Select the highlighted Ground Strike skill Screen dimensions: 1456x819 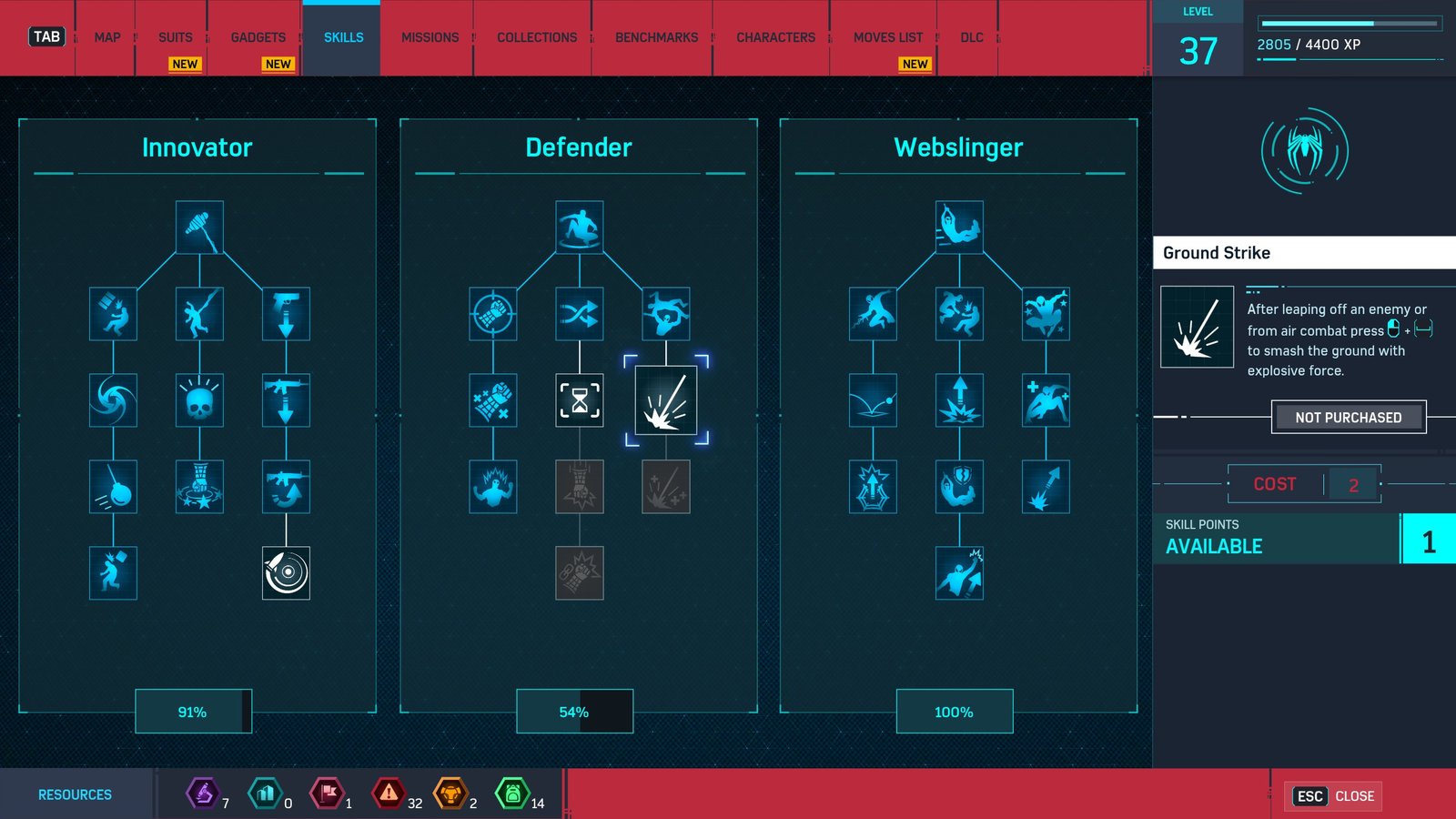tap(666, 400)
